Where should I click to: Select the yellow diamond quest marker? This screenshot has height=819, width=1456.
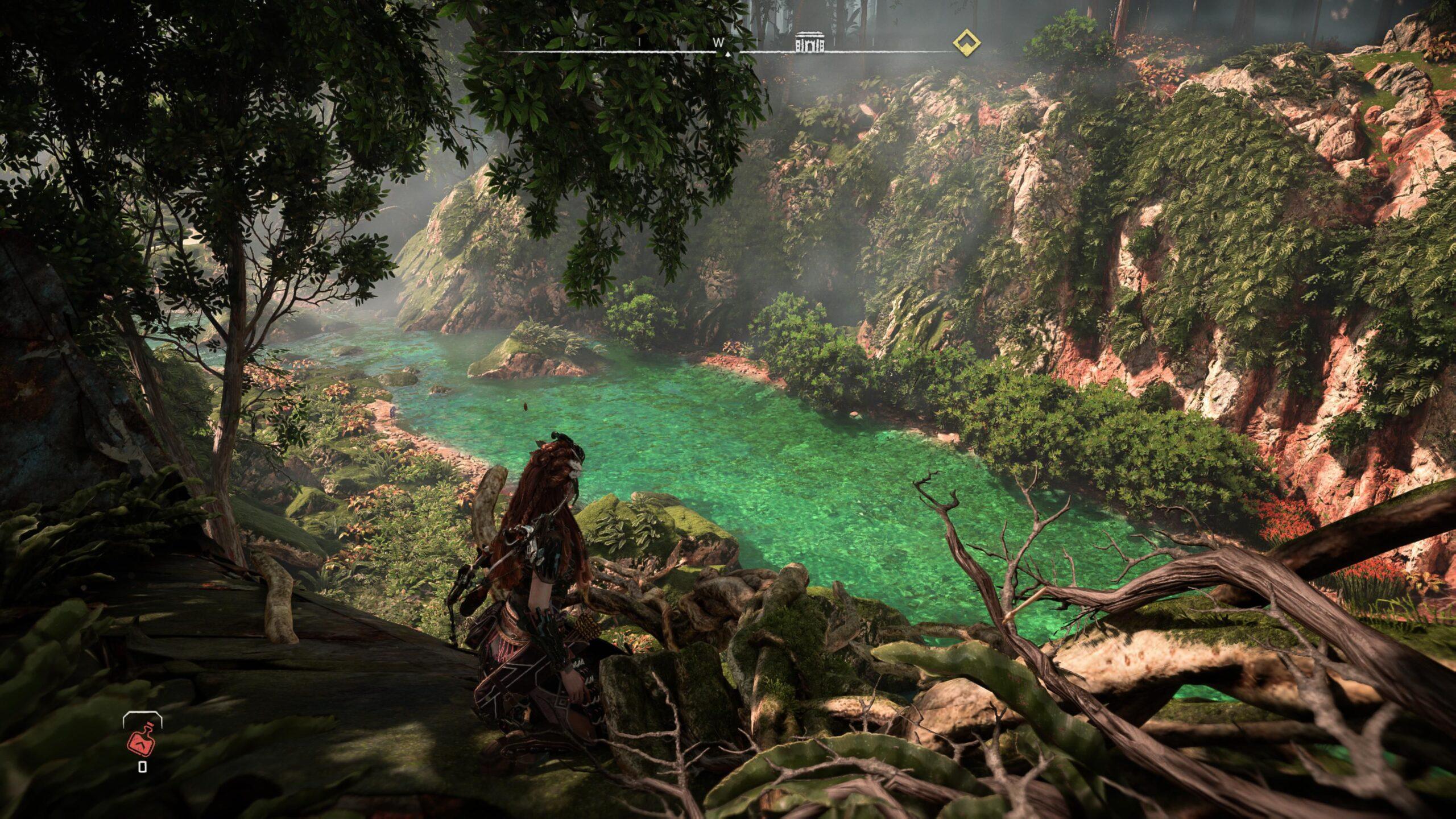[x=966, y=42]
